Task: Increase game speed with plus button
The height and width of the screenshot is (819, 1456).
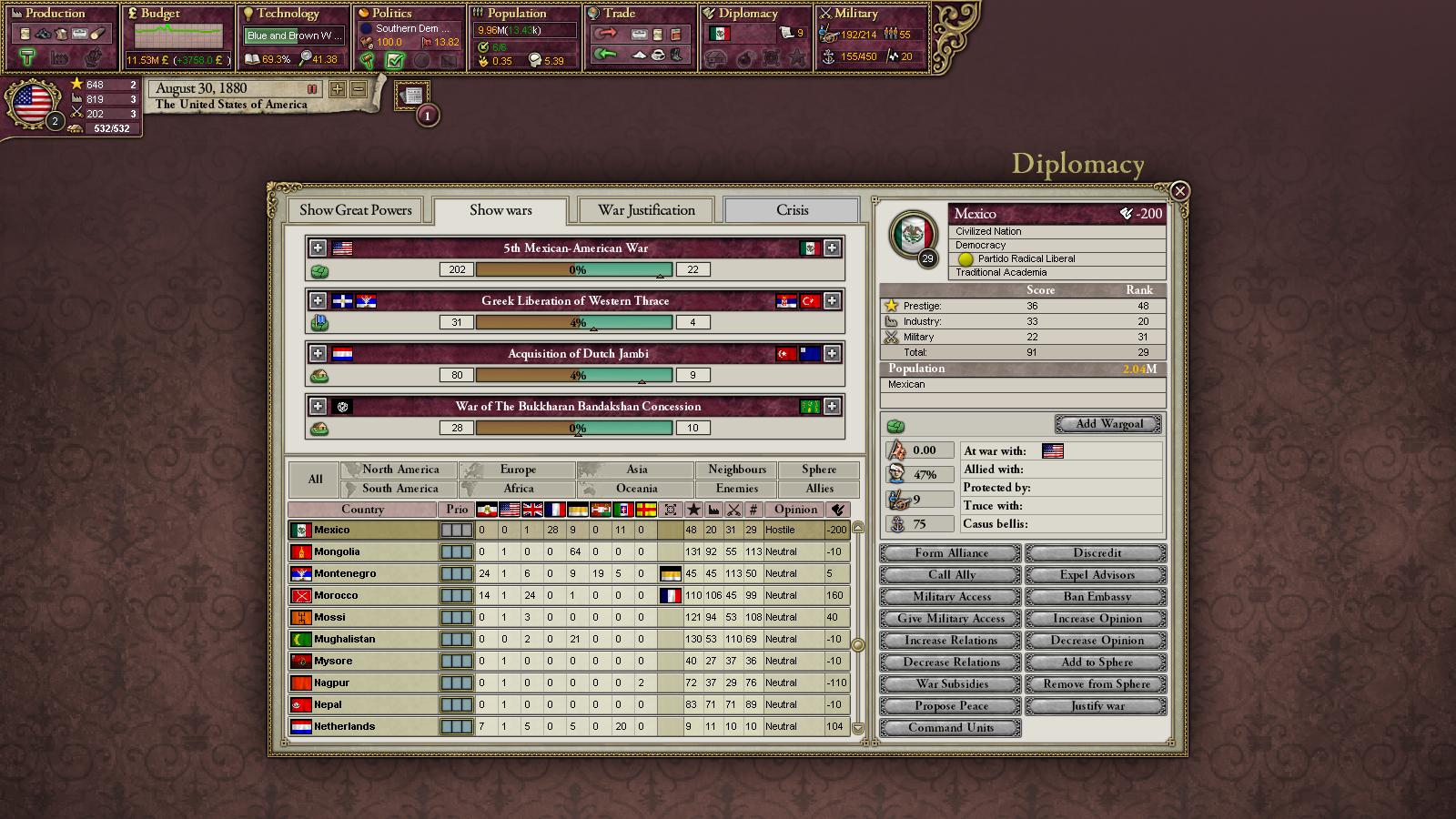Action: coord(338,89)
